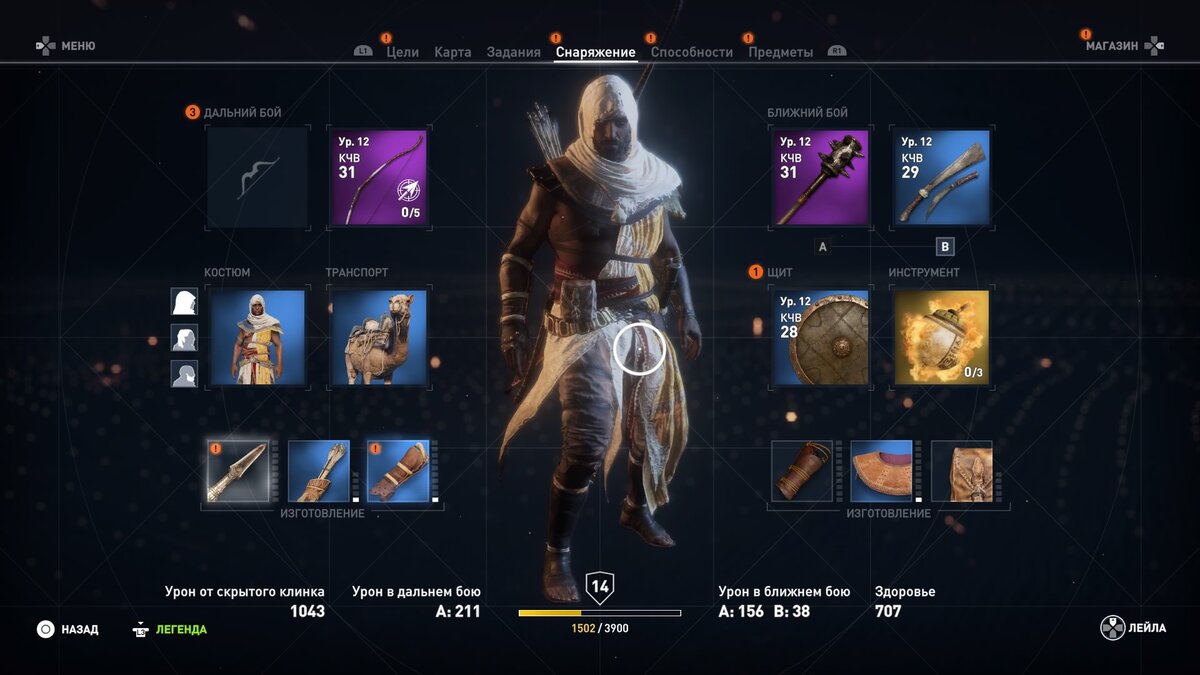Toggle the top hood appearance option
The width and height of the screenshot is (1200, 675).
point(184,302)
